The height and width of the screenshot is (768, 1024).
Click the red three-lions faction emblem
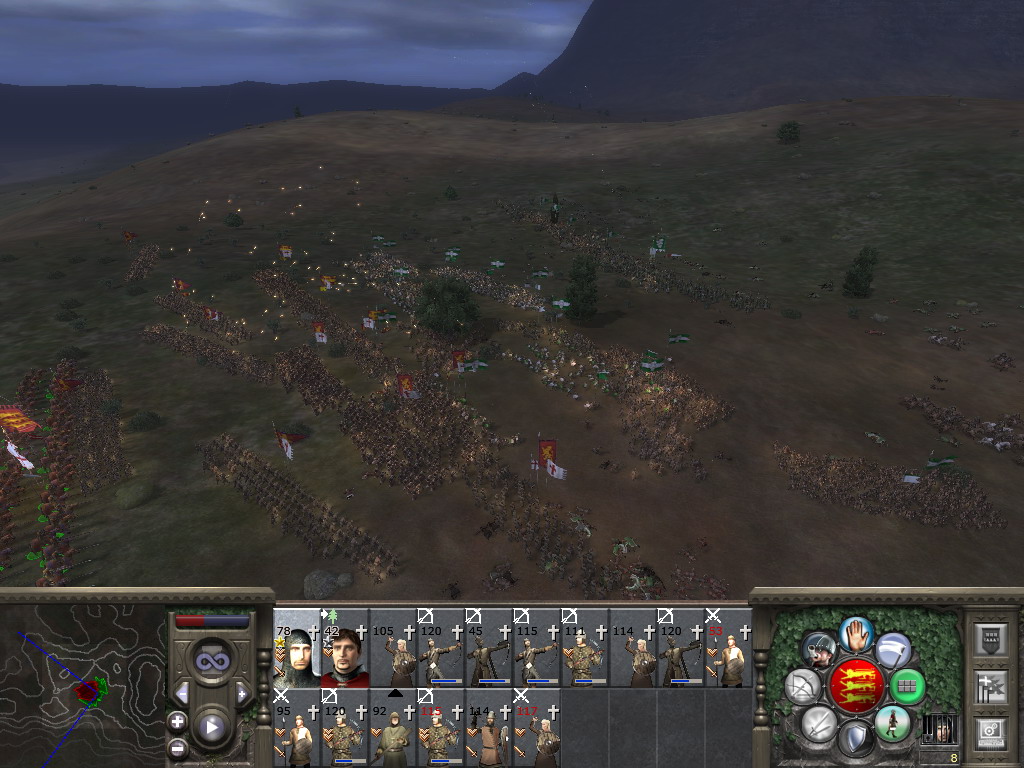856,686
